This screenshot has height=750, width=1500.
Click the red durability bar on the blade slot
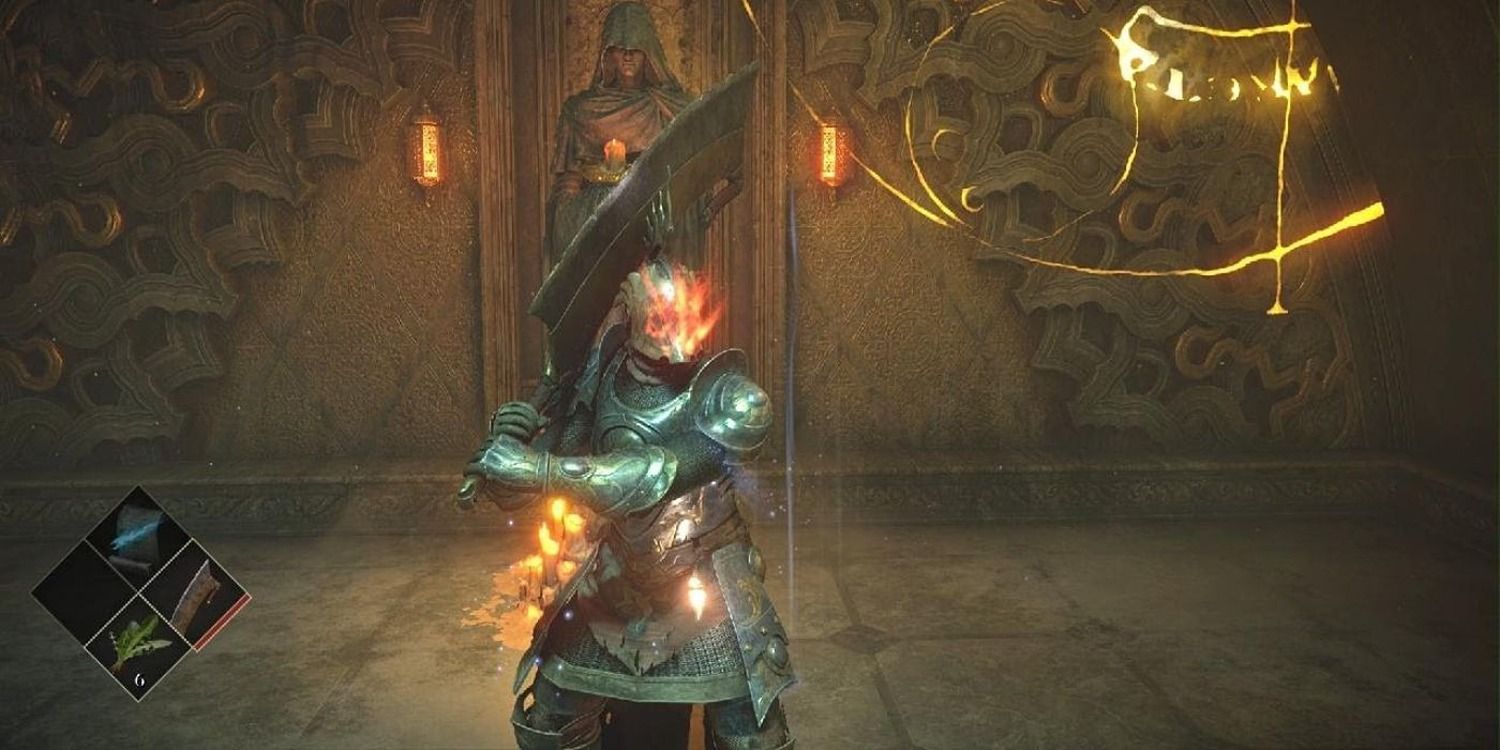(222, 621)
